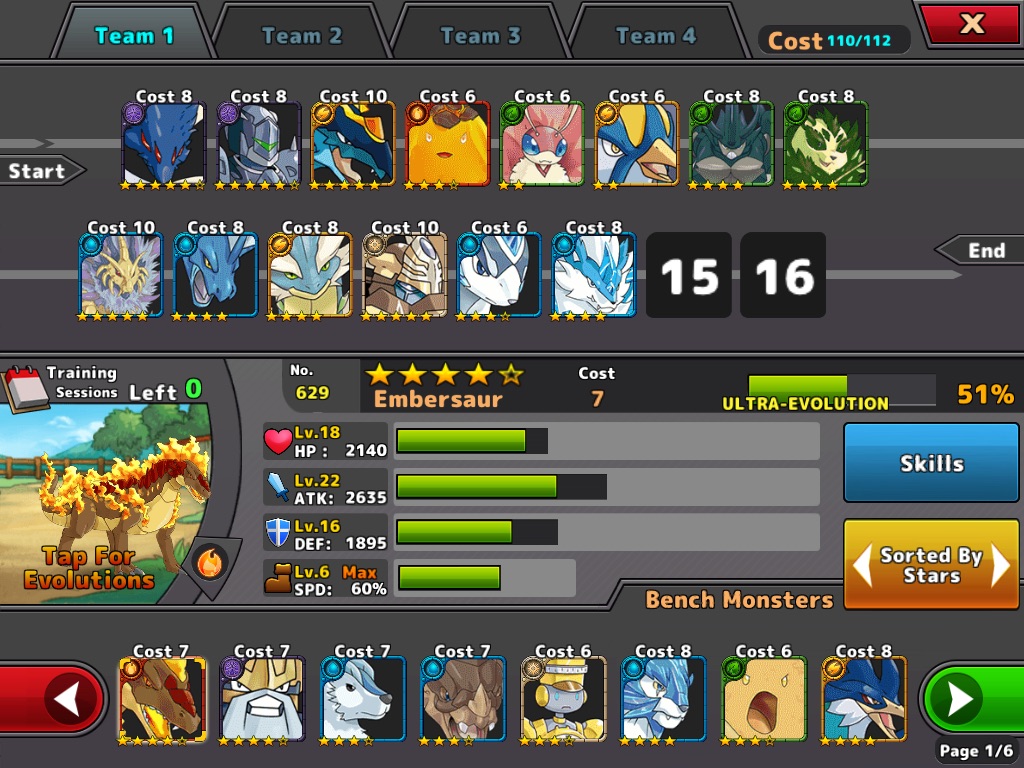The height and width of the screenshot is (768, 1024).
Task: Open the Skills panel
Action: tap(931, 463)
